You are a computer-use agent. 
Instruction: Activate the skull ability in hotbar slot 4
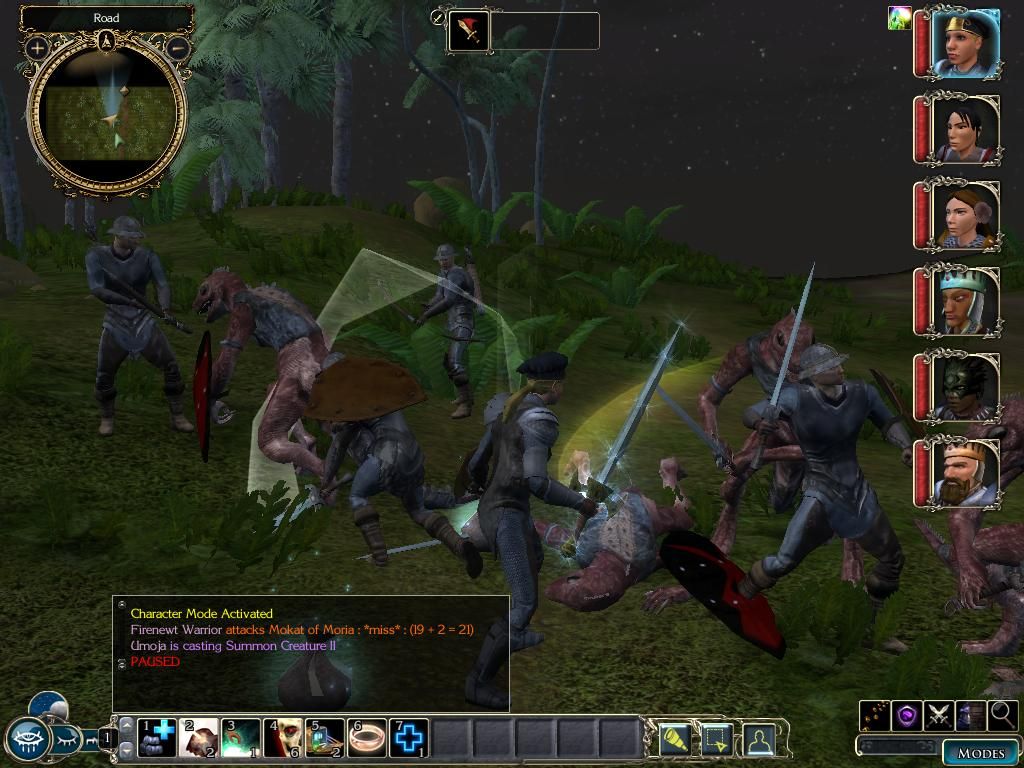(x=283, y=738)
